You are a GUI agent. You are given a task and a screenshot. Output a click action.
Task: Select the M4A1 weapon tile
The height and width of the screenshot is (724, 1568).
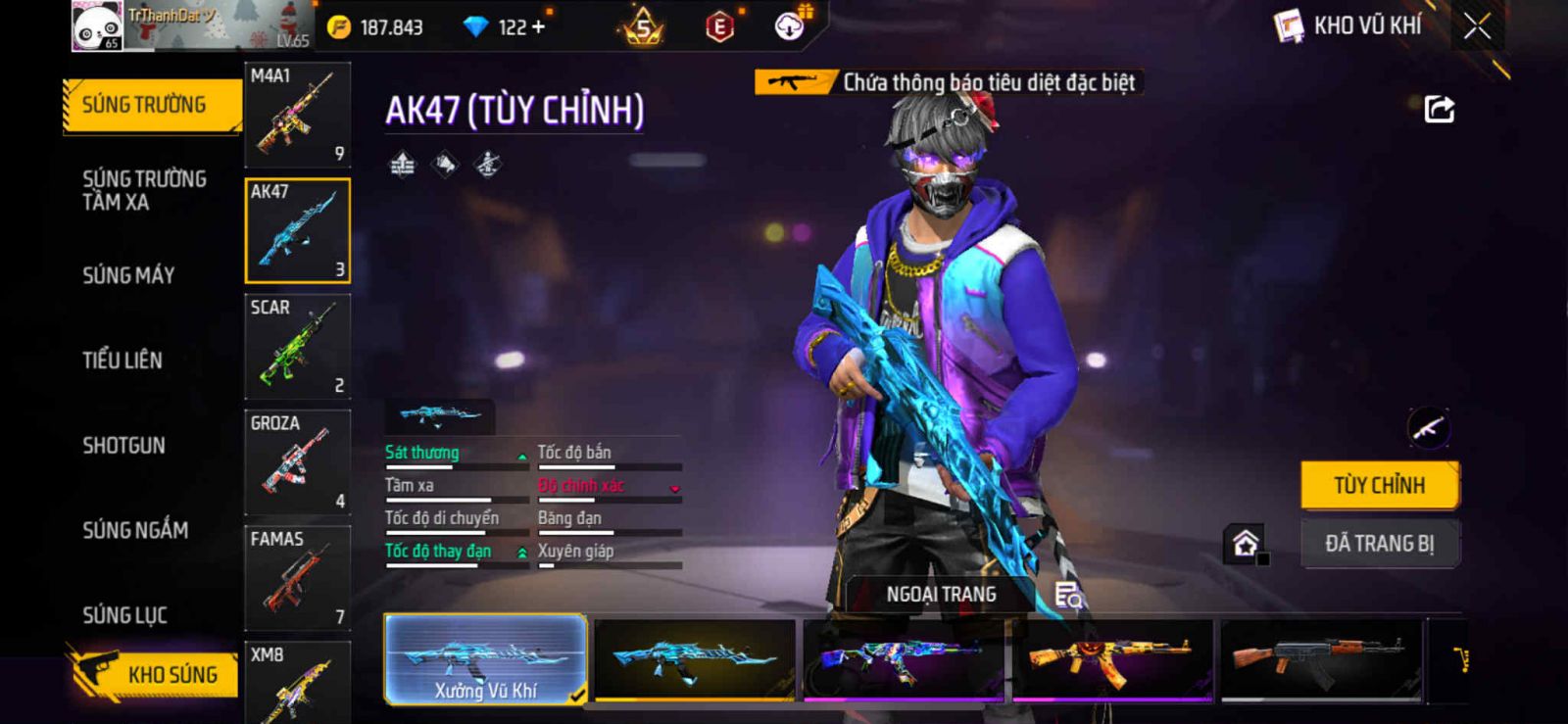tap(297, 115)
